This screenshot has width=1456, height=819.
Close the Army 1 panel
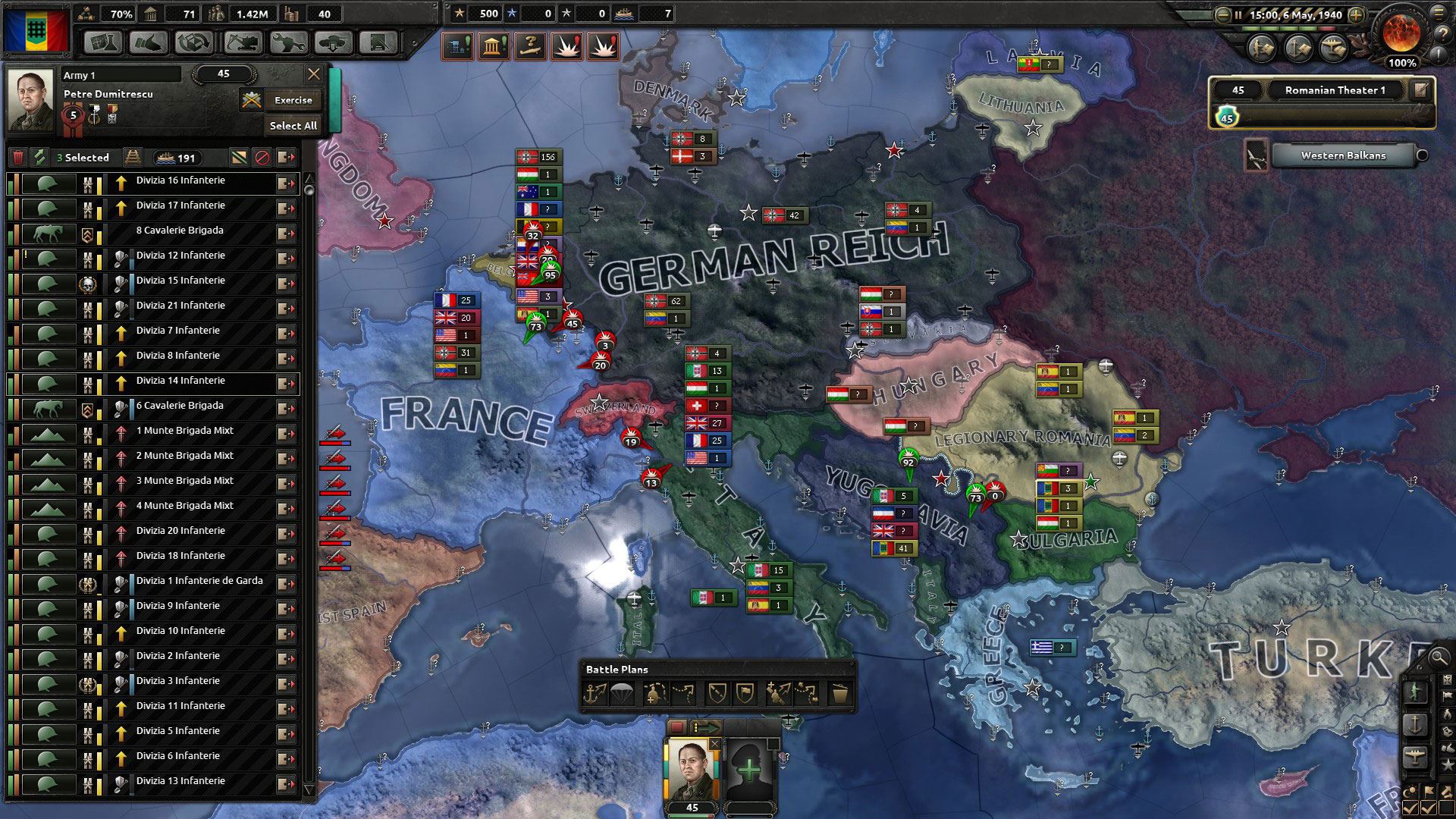click(x=313, y=74)
